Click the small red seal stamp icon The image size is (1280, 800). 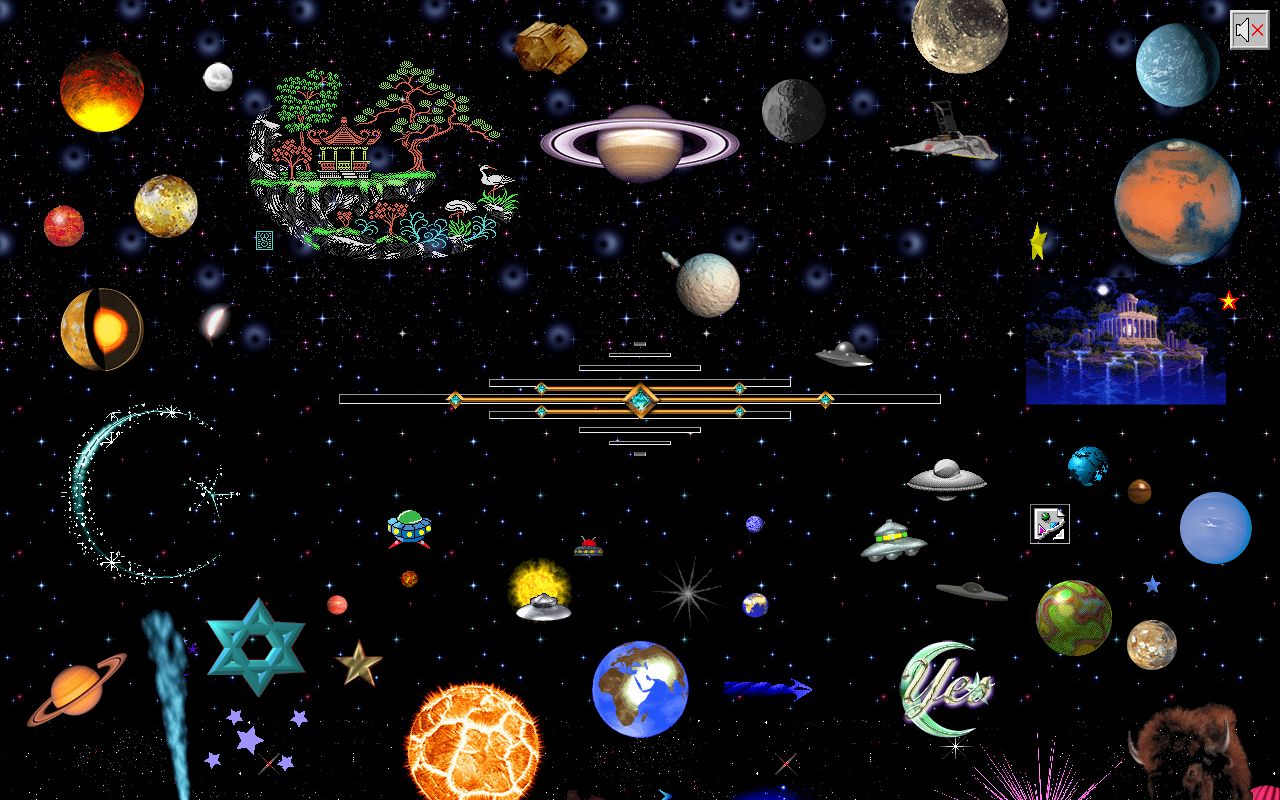click(x=263, y=238)
